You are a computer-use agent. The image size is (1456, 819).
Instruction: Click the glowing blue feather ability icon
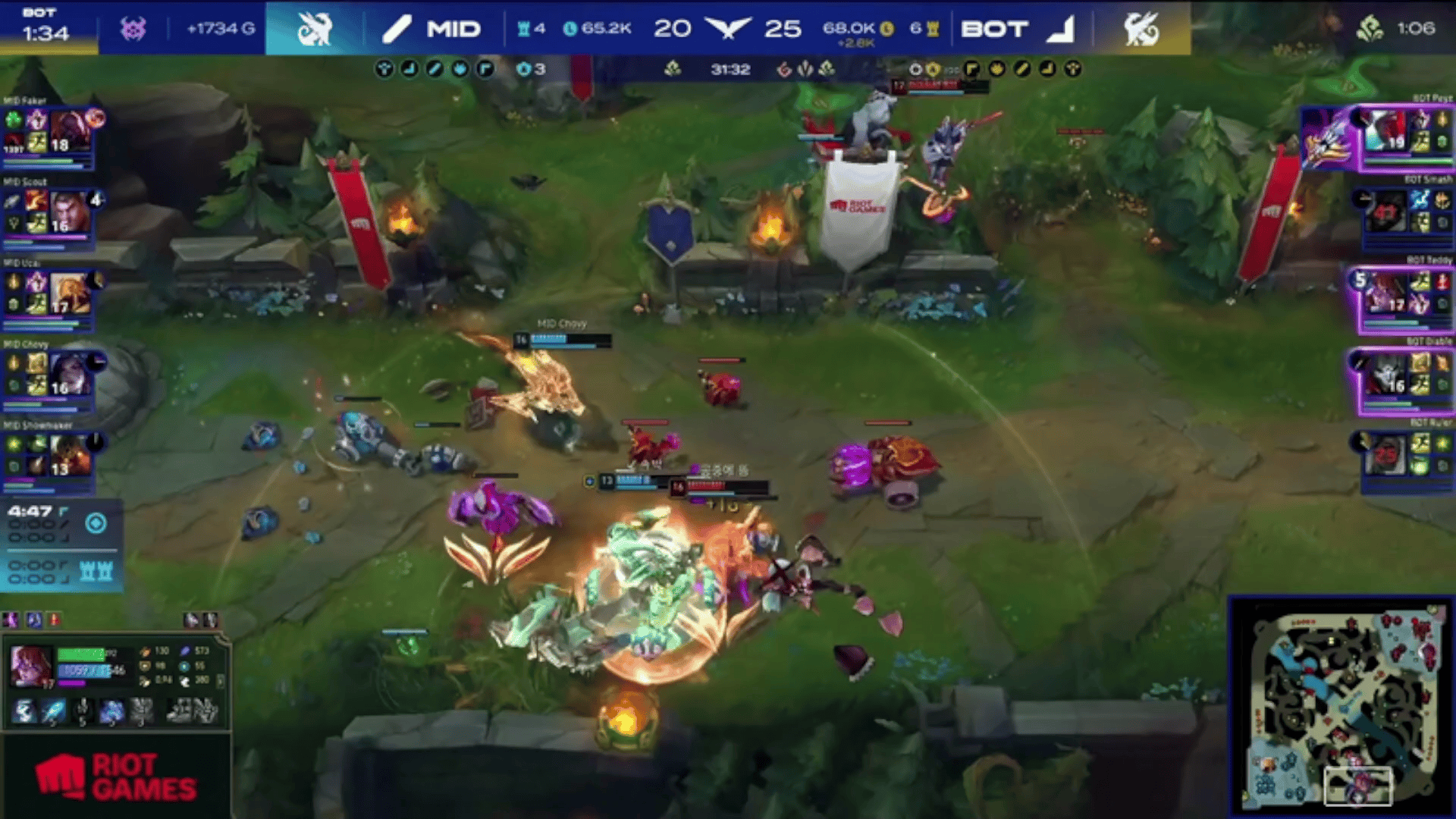[x=53, y=711]
